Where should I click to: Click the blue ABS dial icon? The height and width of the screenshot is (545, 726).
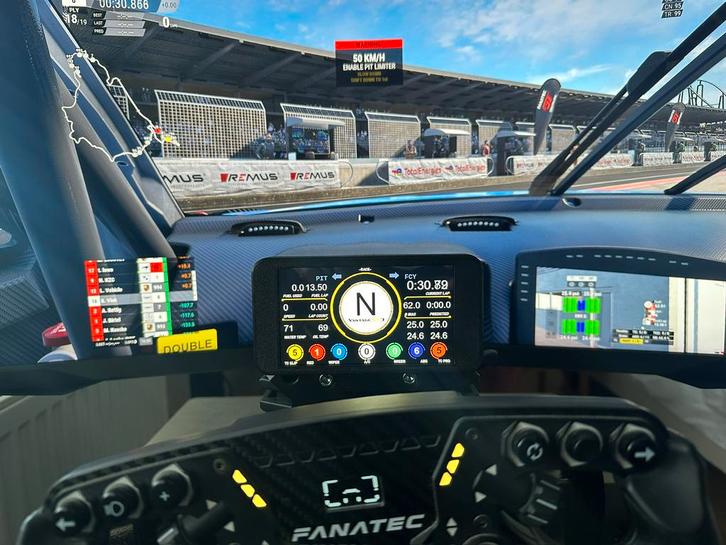coord(416,351)
